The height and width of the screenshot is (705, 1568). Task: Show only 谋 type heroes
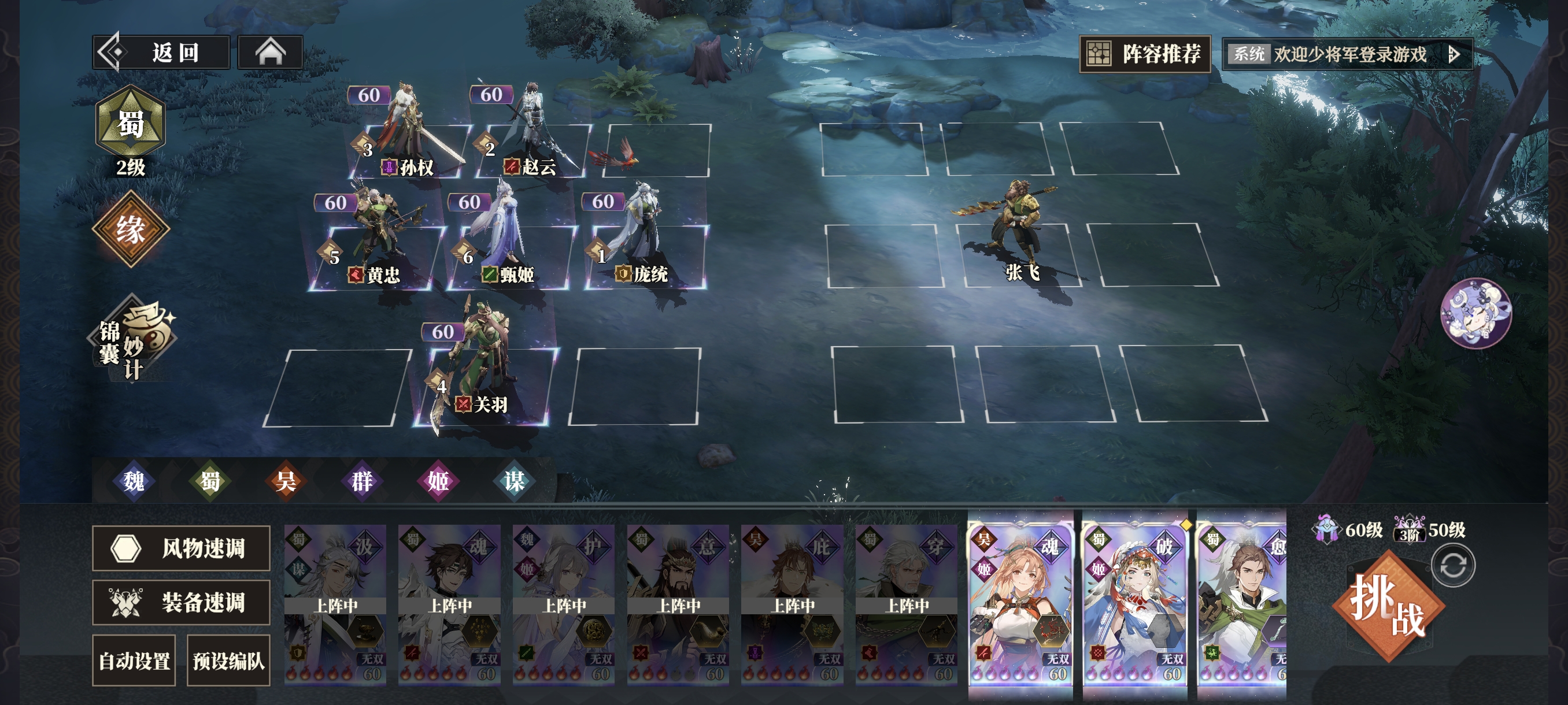(x=514, y=481)
